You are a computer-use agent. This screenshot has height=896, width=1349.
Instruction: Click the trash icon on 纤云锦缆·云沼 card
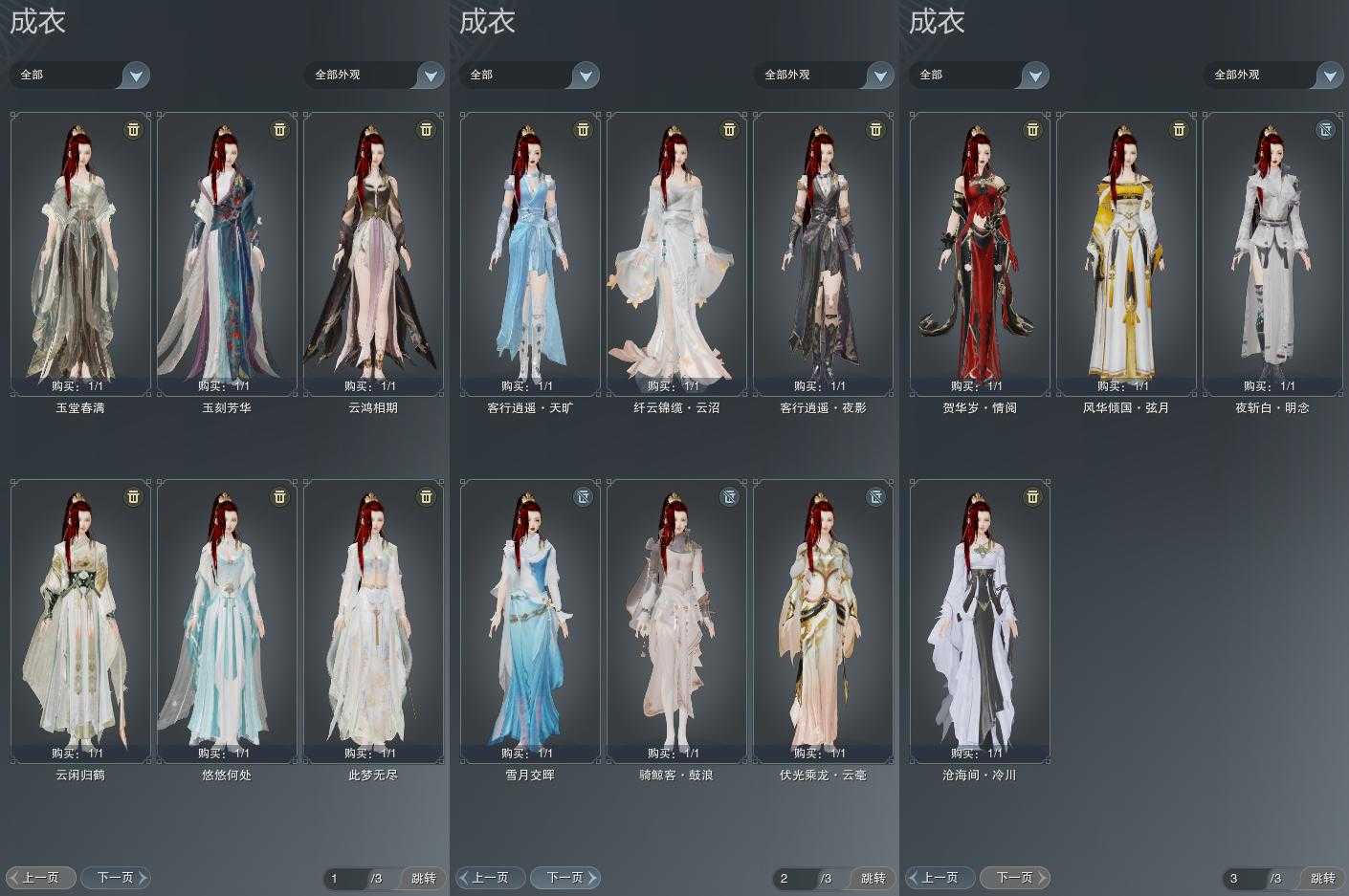click(729, 130)
